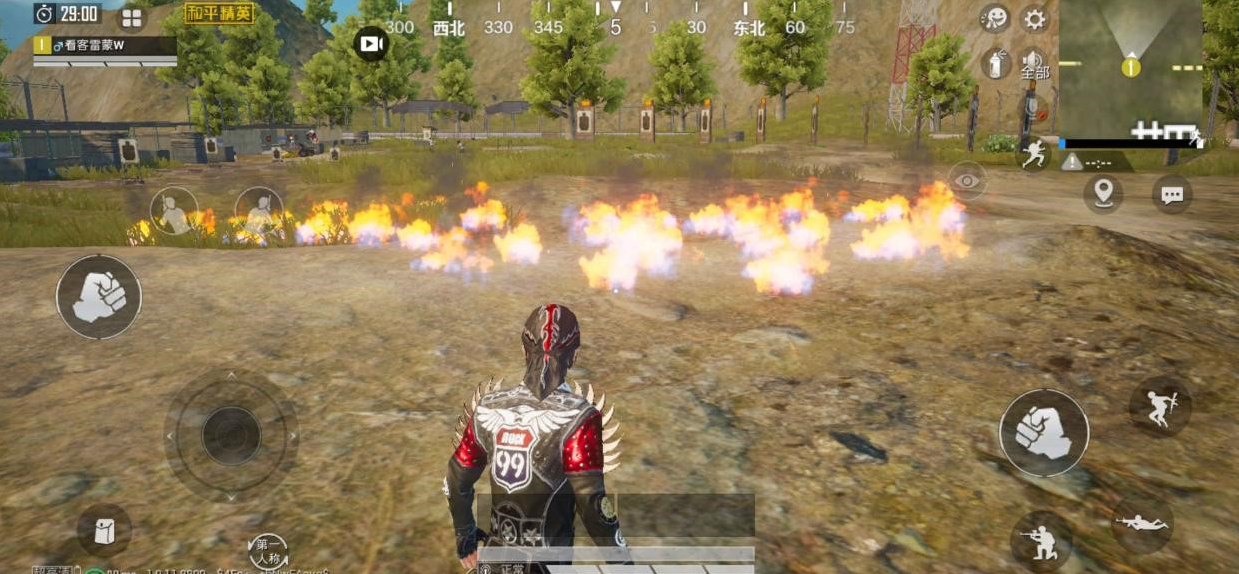Tap the crouch stance button
Screen dimensions: 1239x574
click(x=1040, y=541)
